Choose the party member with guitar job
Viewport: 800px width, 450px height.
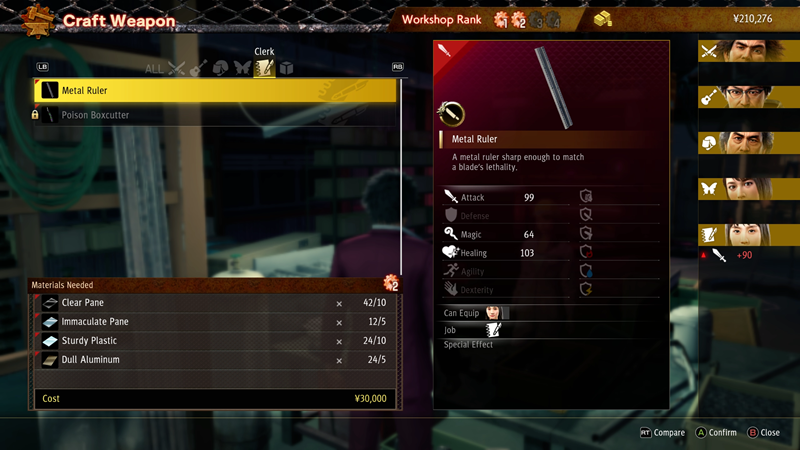(x=748, y=97)
